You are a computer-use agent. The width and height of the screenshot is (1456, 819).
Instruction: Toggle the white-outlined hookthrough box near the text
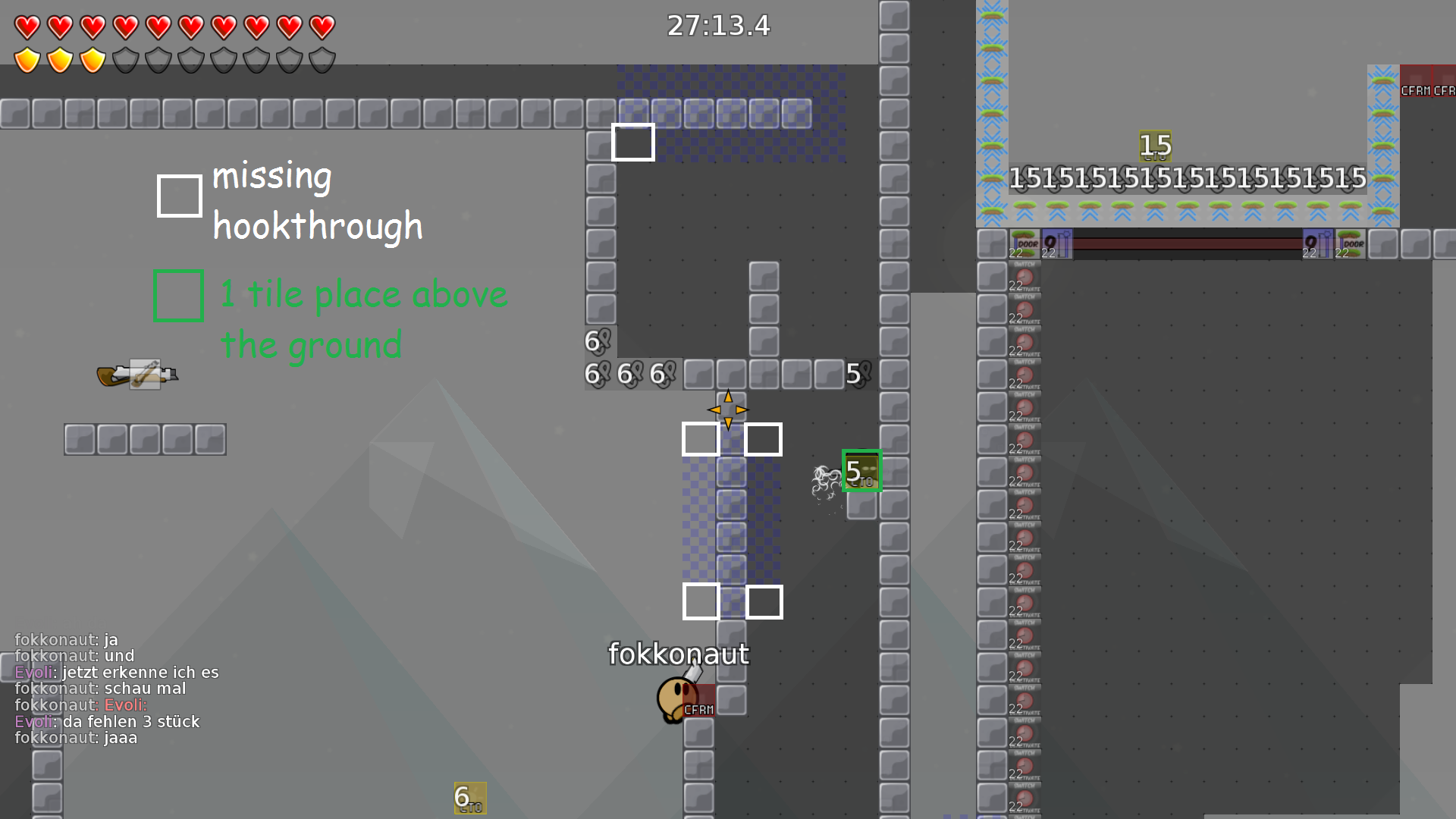tap(179, 196)
